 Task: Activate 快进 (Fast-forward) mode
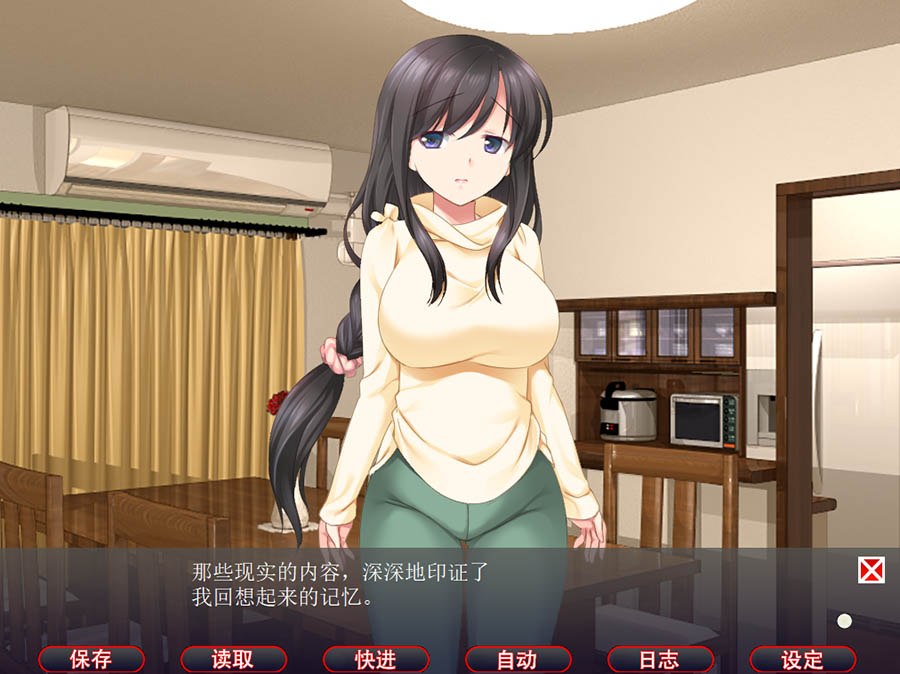click(376, 659)
